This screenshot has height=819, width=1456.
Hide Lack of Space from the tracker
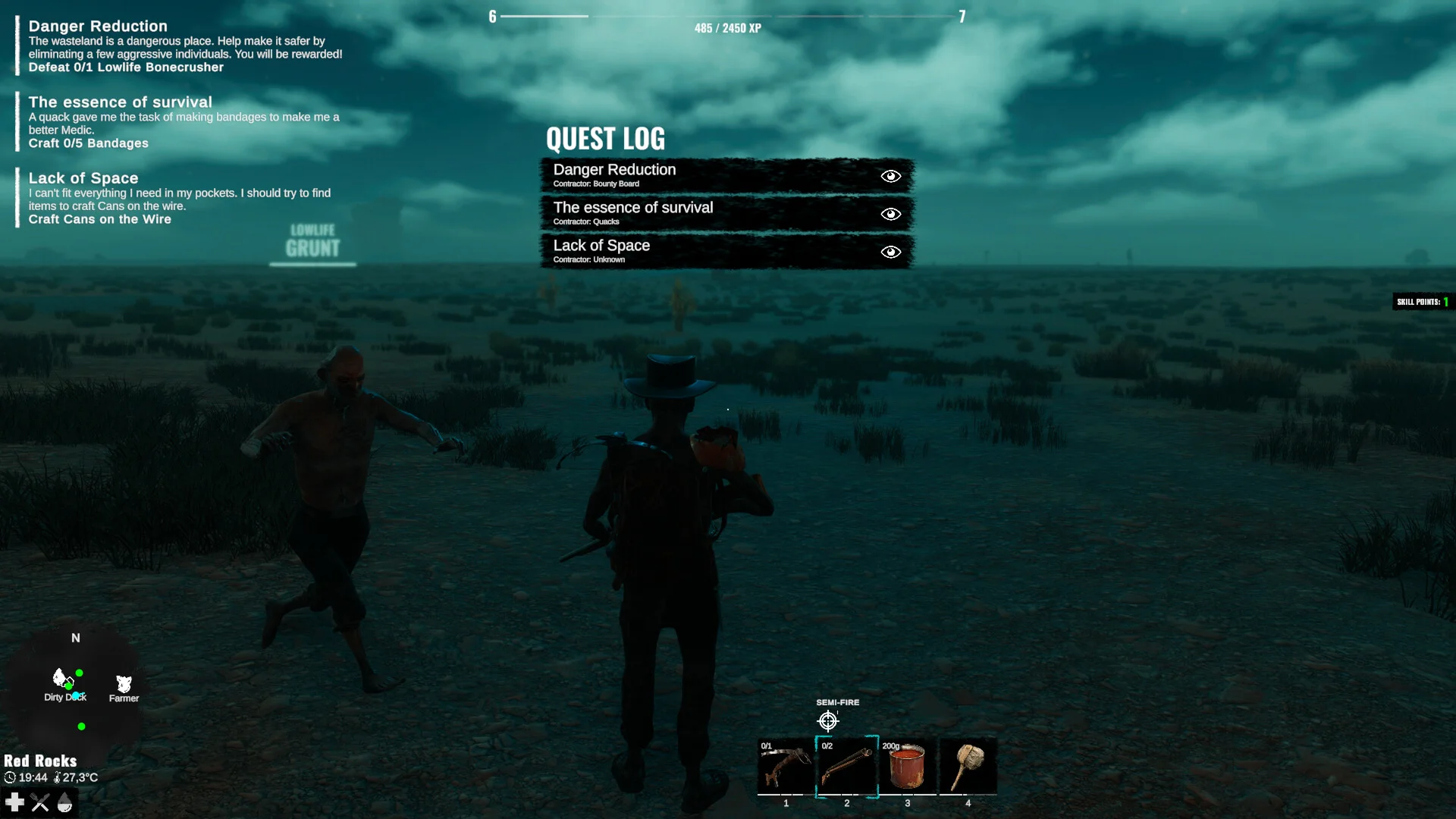click(891, 252)
